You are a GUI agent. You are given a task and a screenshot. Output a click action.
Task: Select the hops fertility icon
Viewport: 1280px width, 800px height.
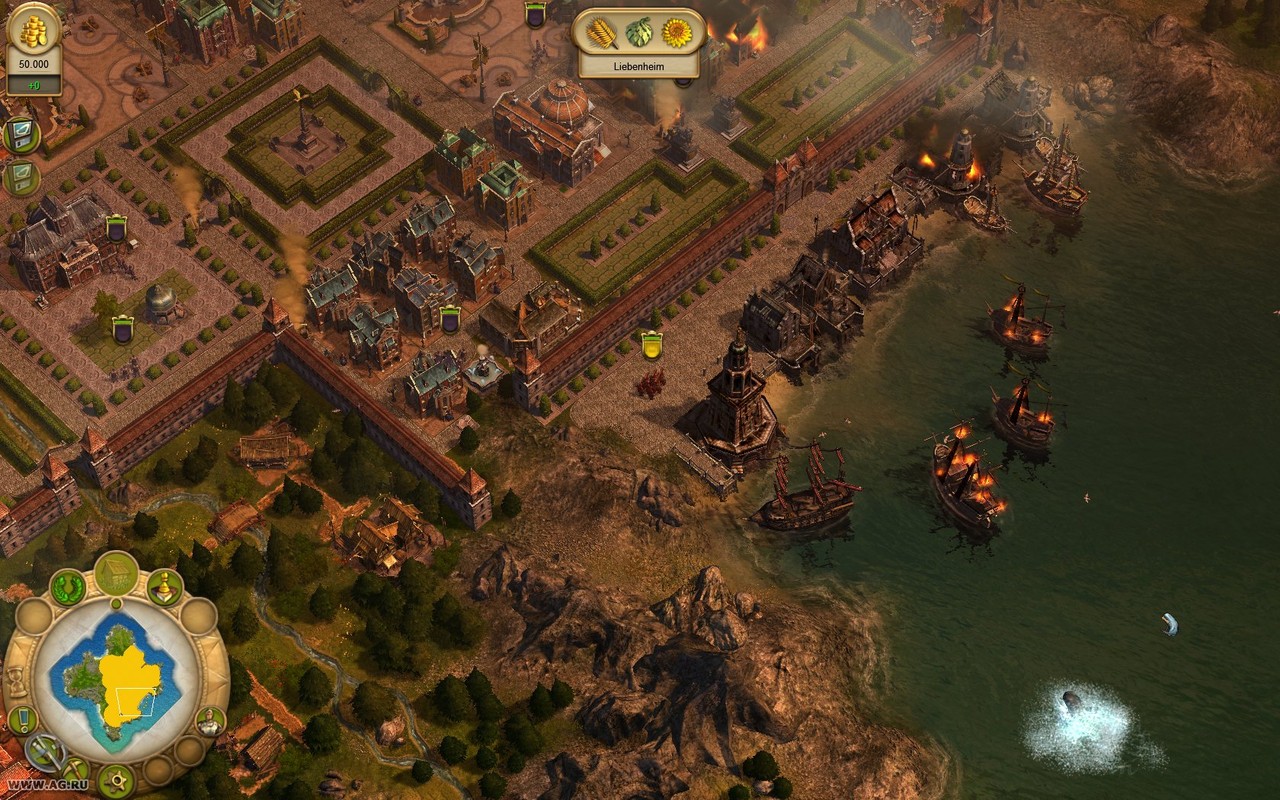[x=638, y=33]
